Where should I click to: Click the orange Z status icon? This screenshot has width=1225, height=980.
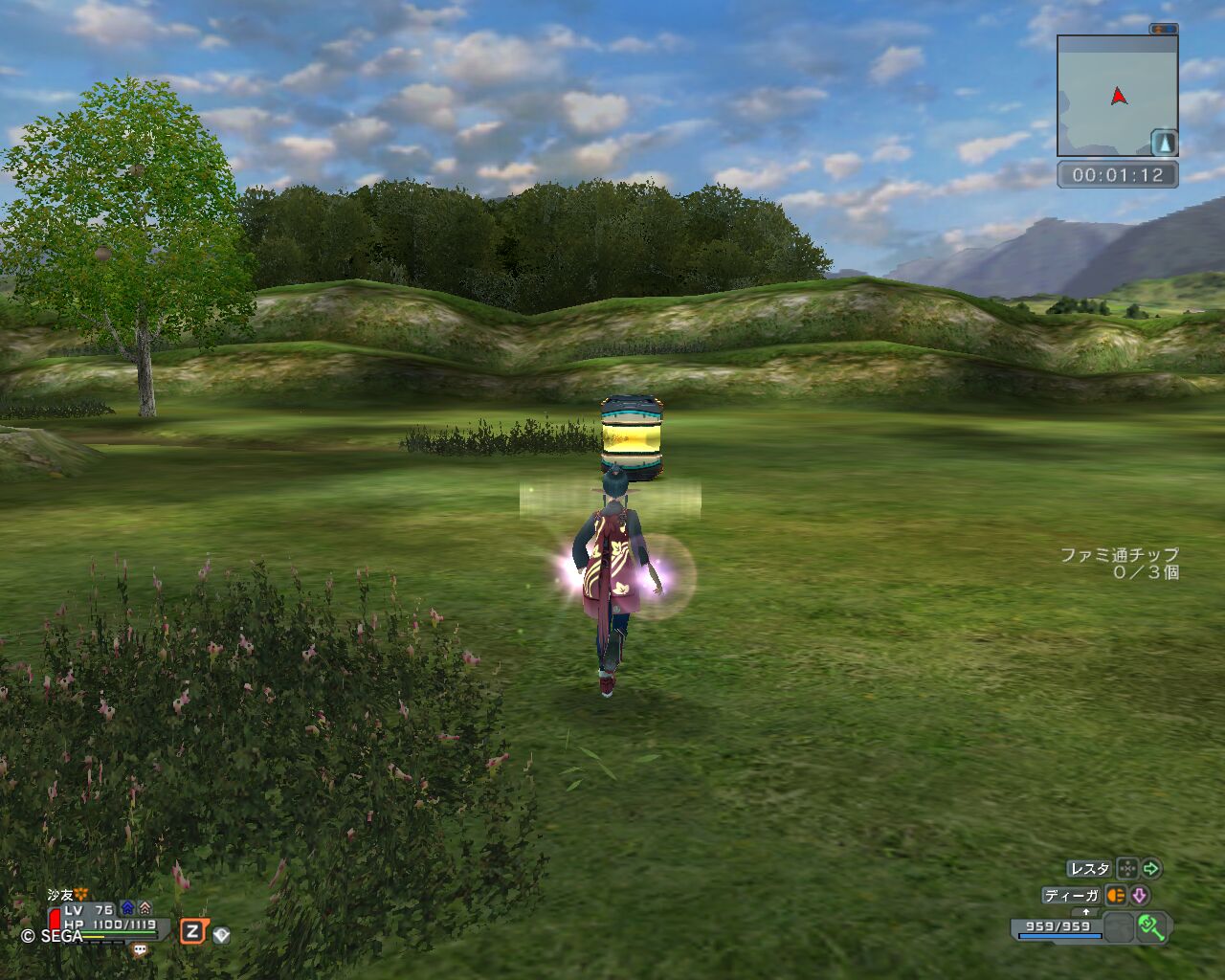tap(193, 931)
